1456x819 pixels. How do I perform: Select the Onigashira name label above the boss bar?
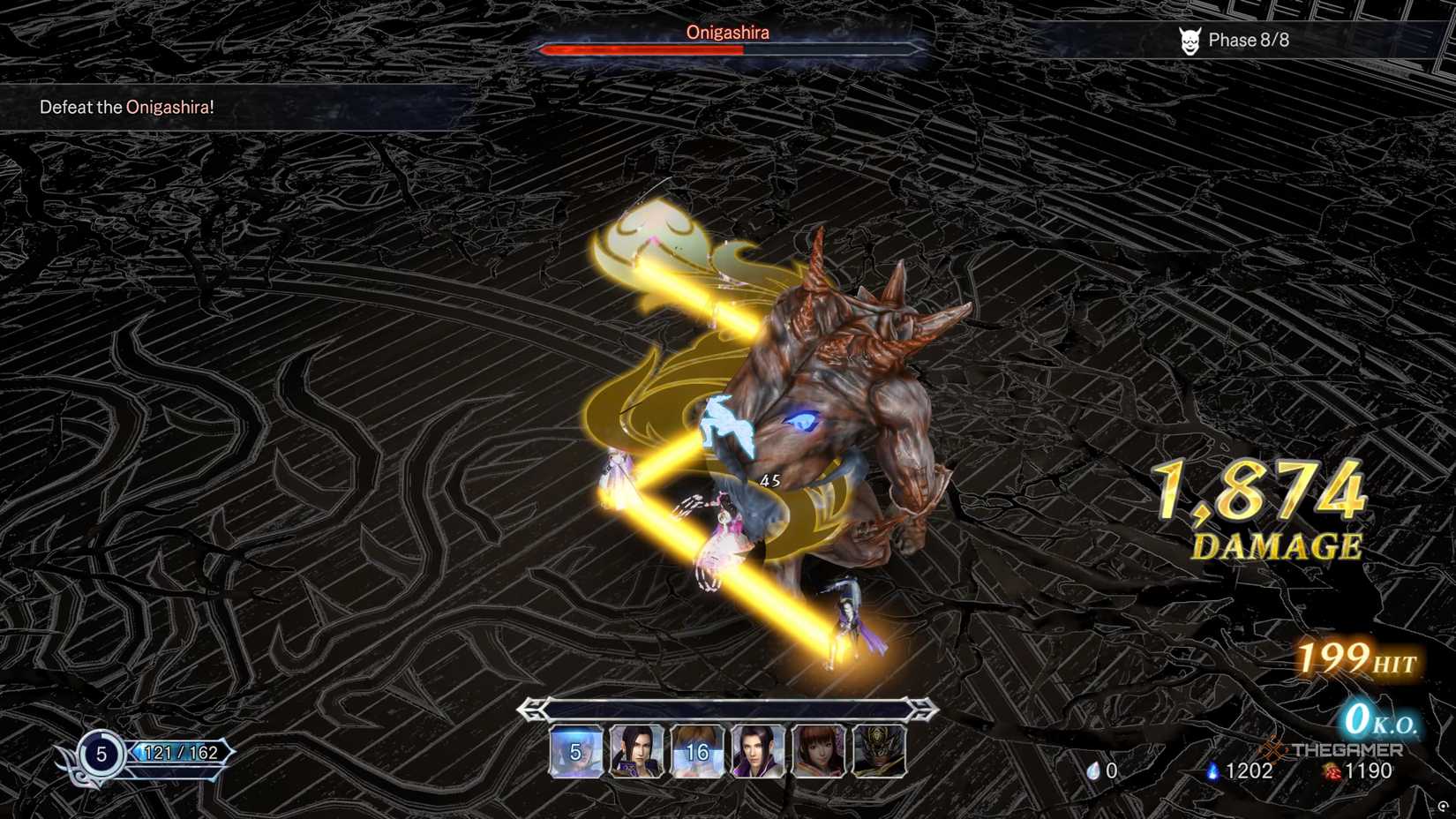(x=727, y=32)
